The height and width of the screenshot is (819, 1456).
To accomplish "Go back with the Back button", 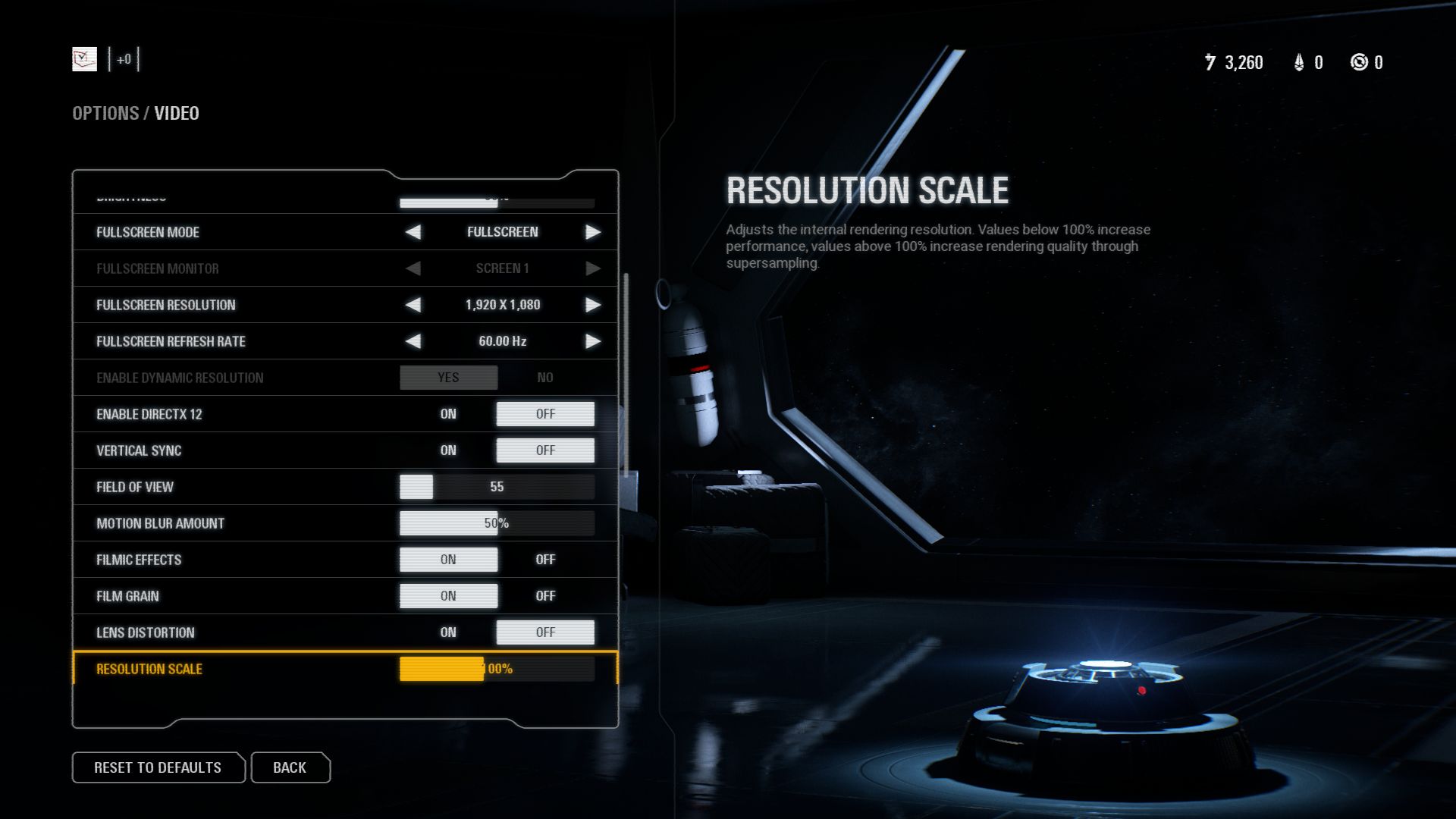I will tap(290, 767).
